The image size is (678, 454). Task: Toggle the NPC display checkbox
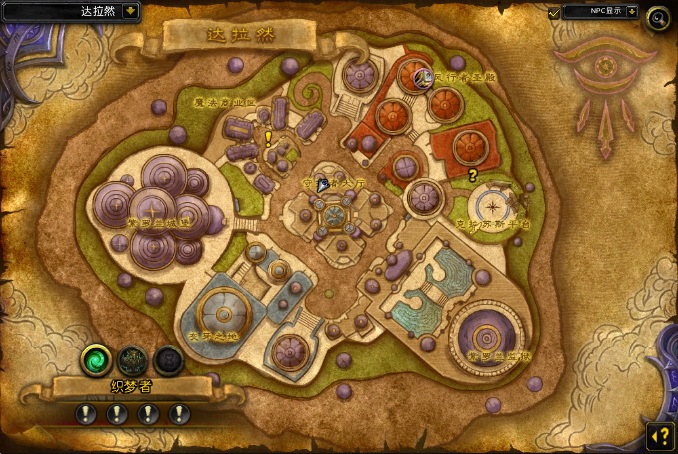pos(554,12)
